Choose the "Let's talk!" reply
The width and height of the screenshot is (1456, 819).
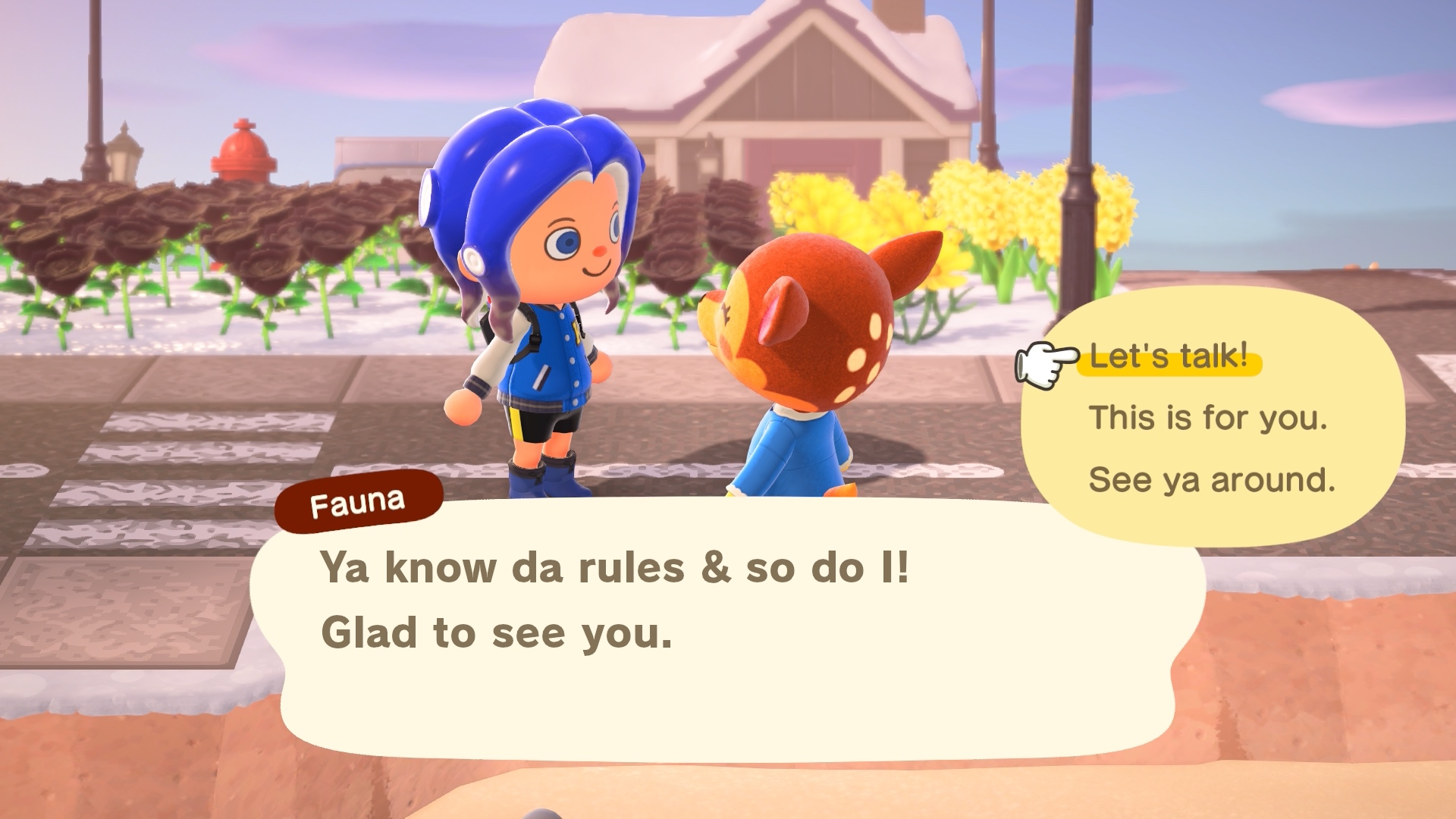[1169, 356]
